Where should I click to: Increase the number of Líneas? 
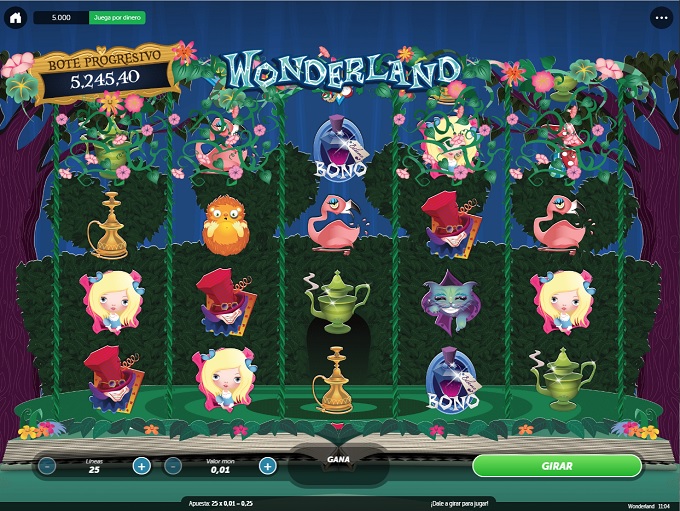coord(142,466)
